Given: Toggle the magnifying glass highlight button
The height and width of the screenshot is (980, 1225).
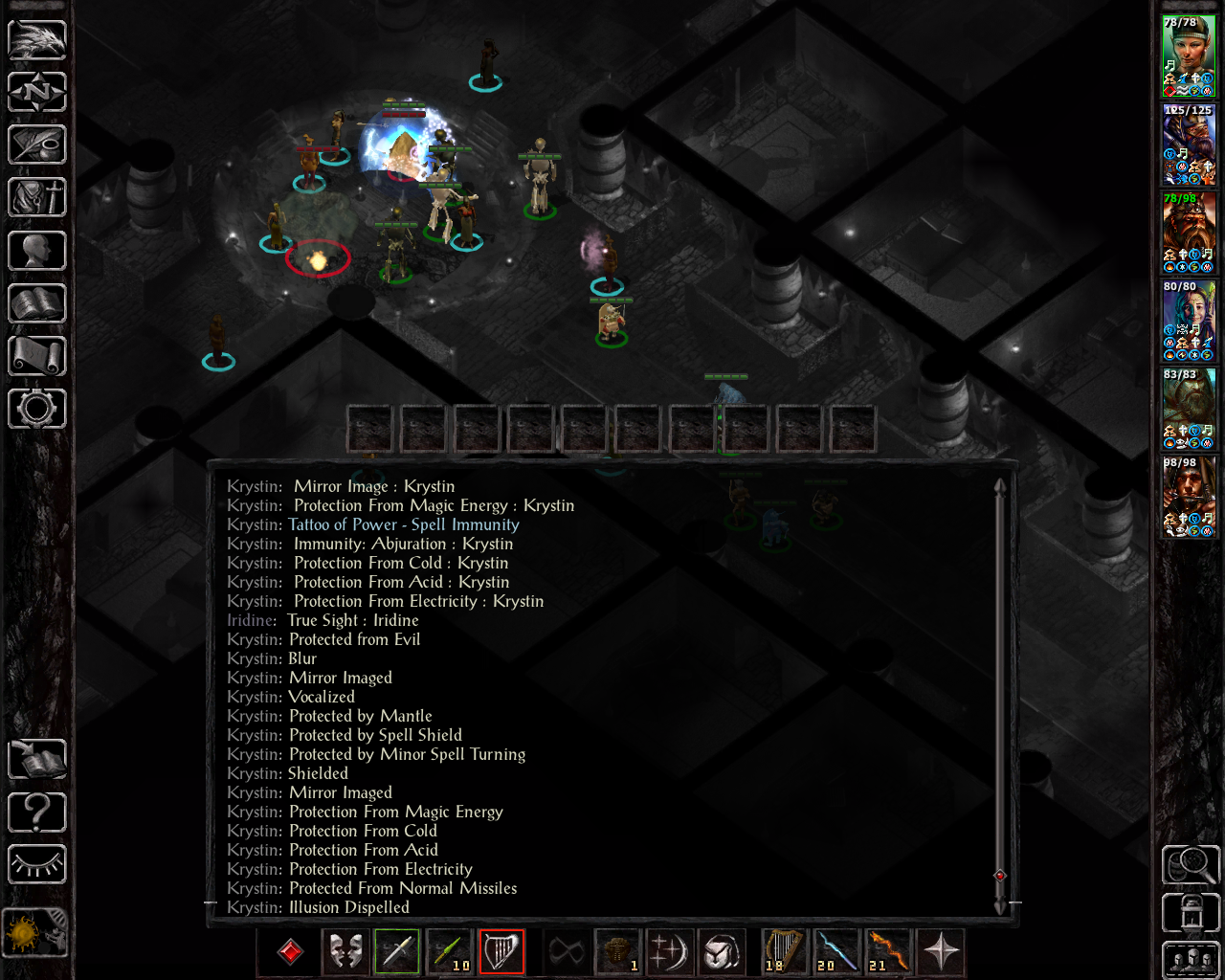Looking at the screenshot, I should click(x=1190, y=865).
